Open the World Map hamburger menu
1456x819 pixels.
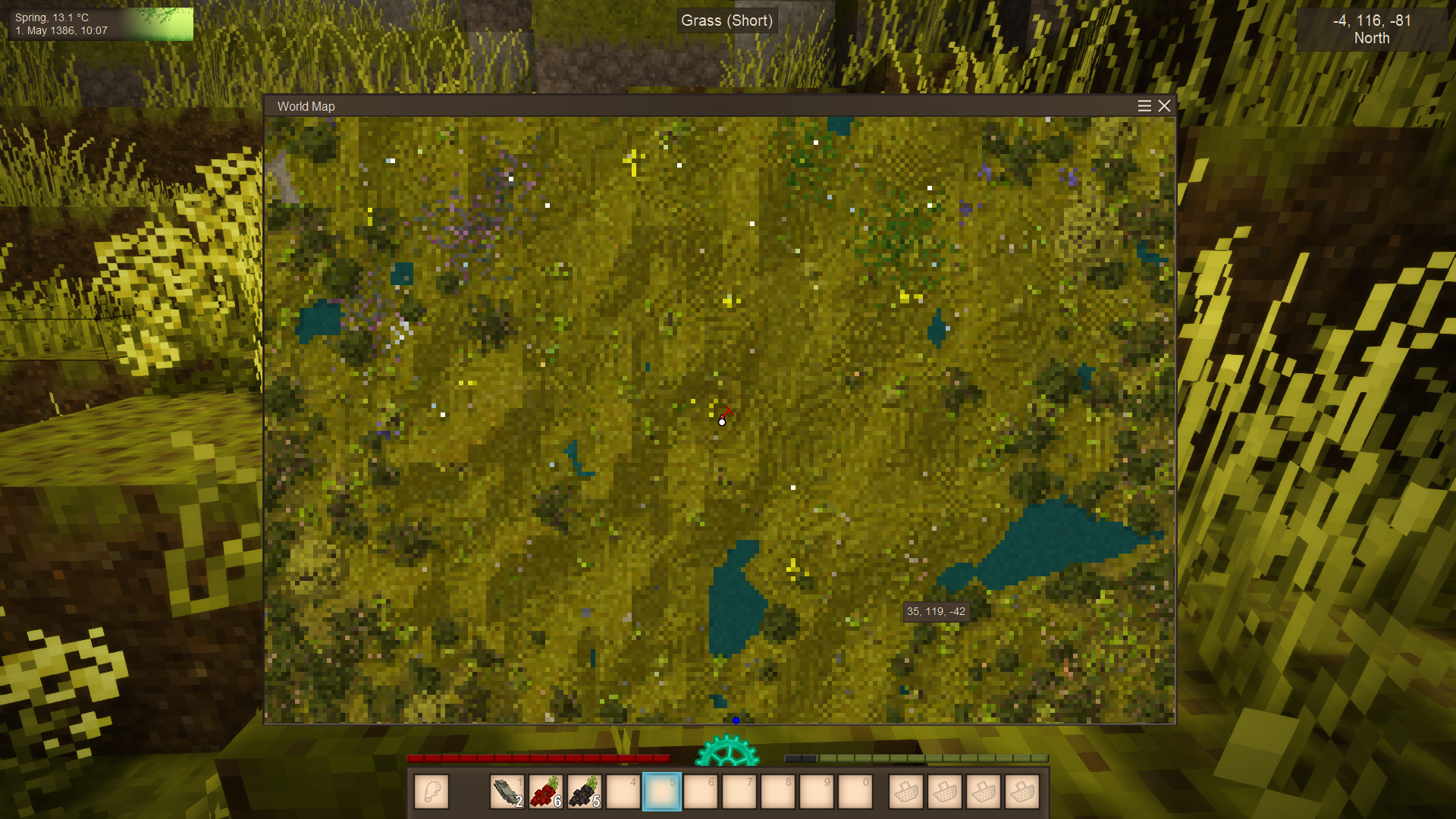pos(1144,106)
